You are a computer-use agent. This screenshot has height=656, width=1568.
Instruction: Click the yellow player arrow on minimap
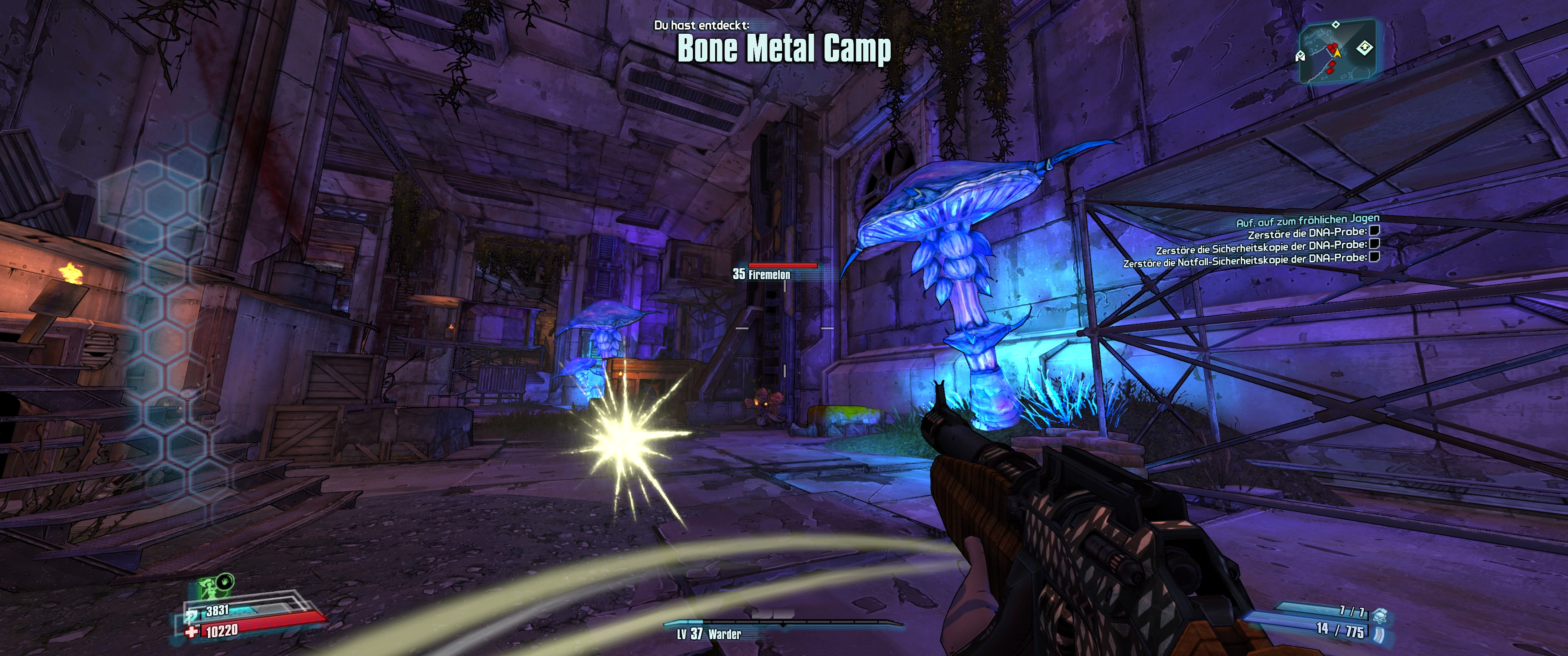pos(1337,54)
